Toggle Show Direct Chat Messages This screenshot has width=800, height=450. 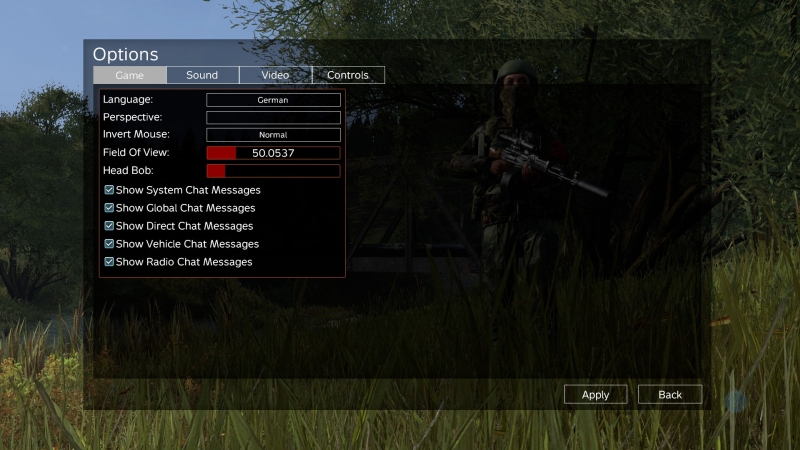pos(110,226)
